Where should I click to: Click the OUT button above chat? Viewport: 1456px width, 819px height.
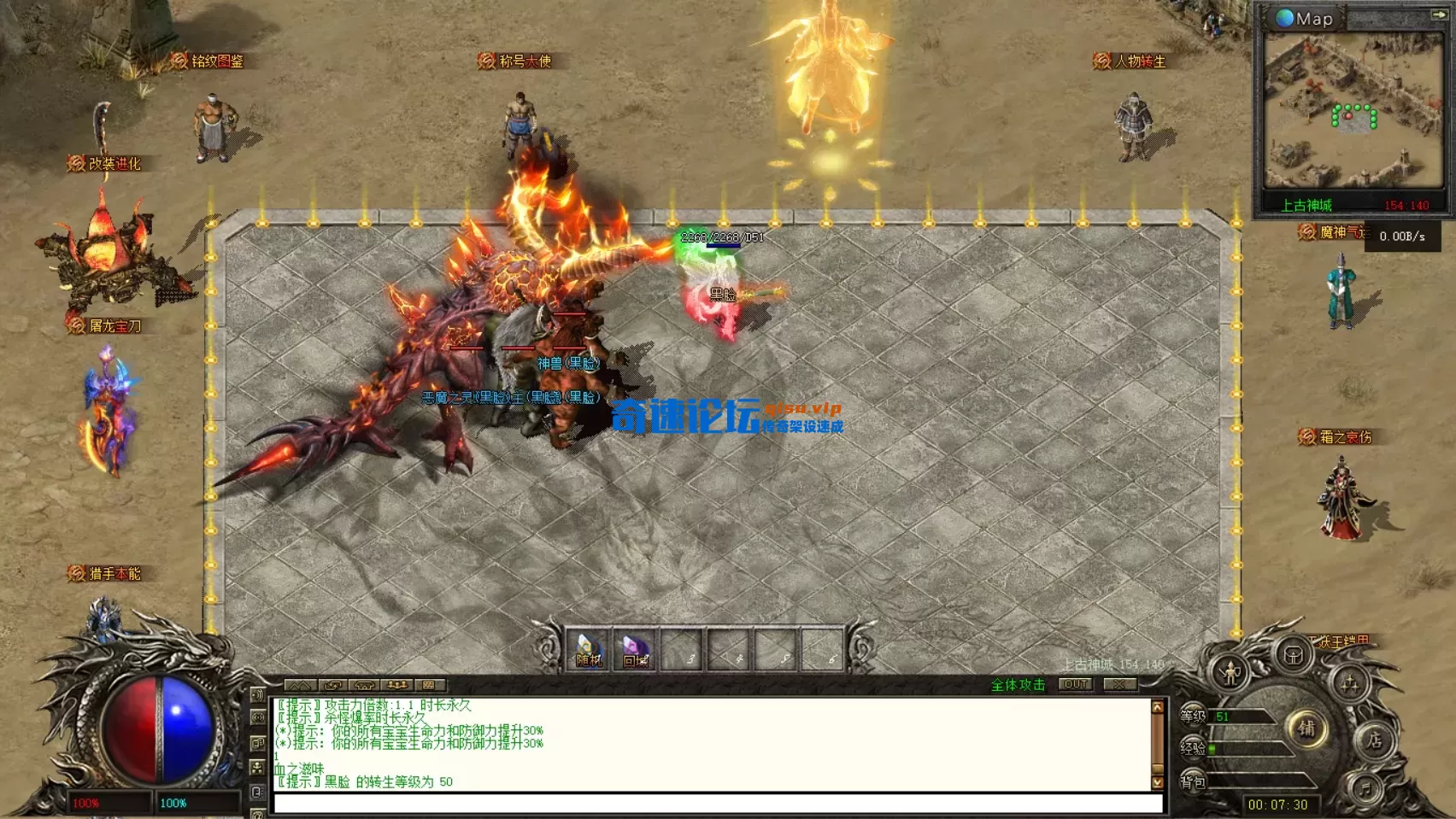[1076, 685]
